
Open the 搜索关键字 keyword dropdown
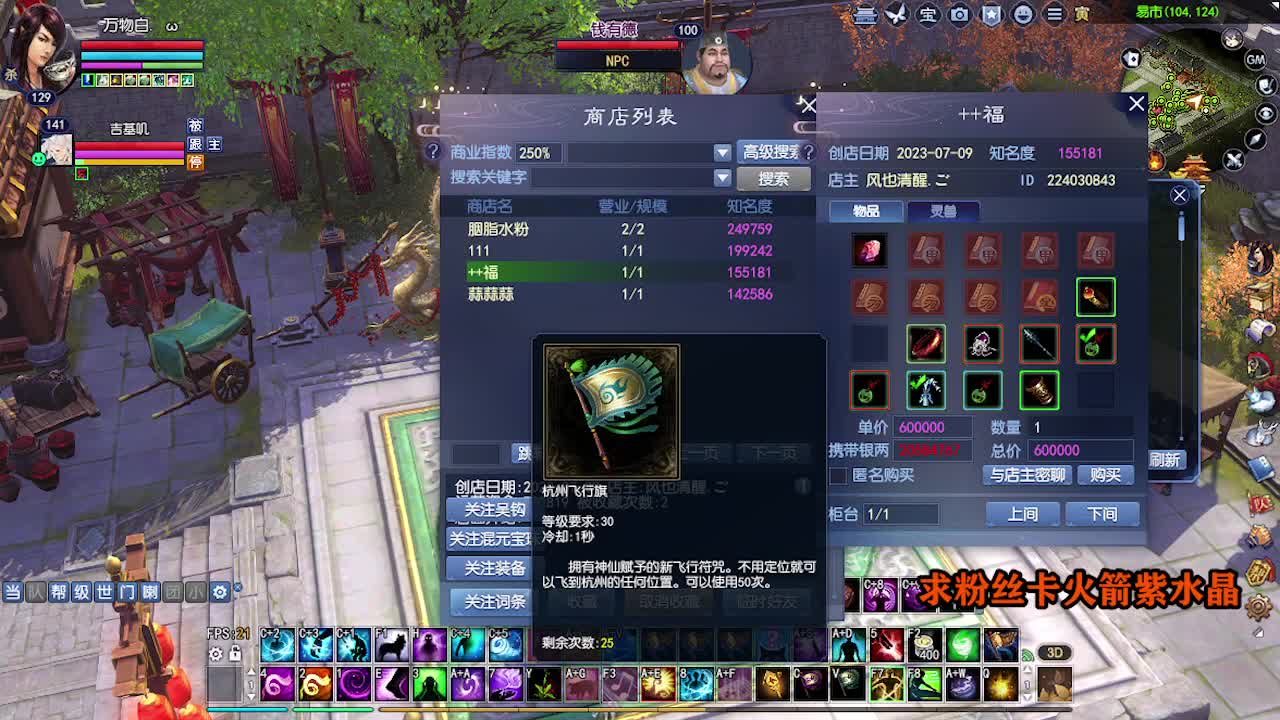point(722,178)
